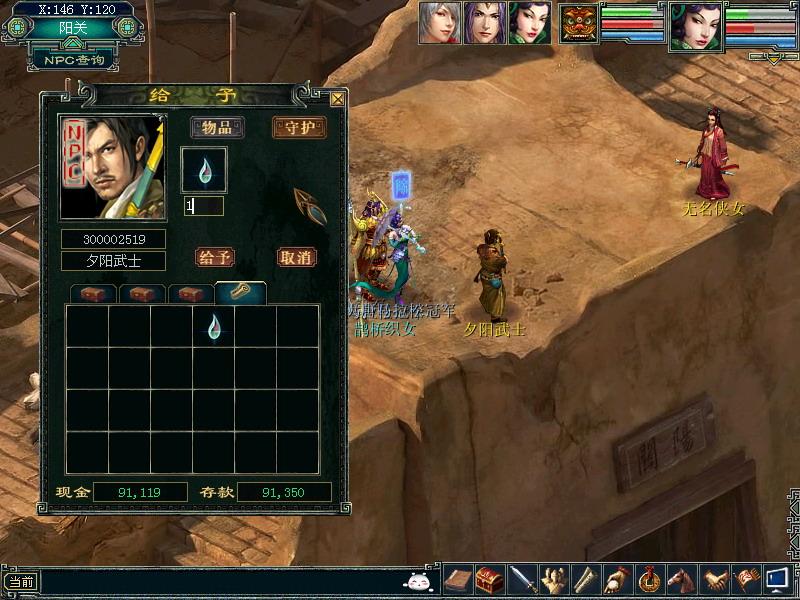
Task: Open the NPC查询 lookup button
Action: point(74,60)
